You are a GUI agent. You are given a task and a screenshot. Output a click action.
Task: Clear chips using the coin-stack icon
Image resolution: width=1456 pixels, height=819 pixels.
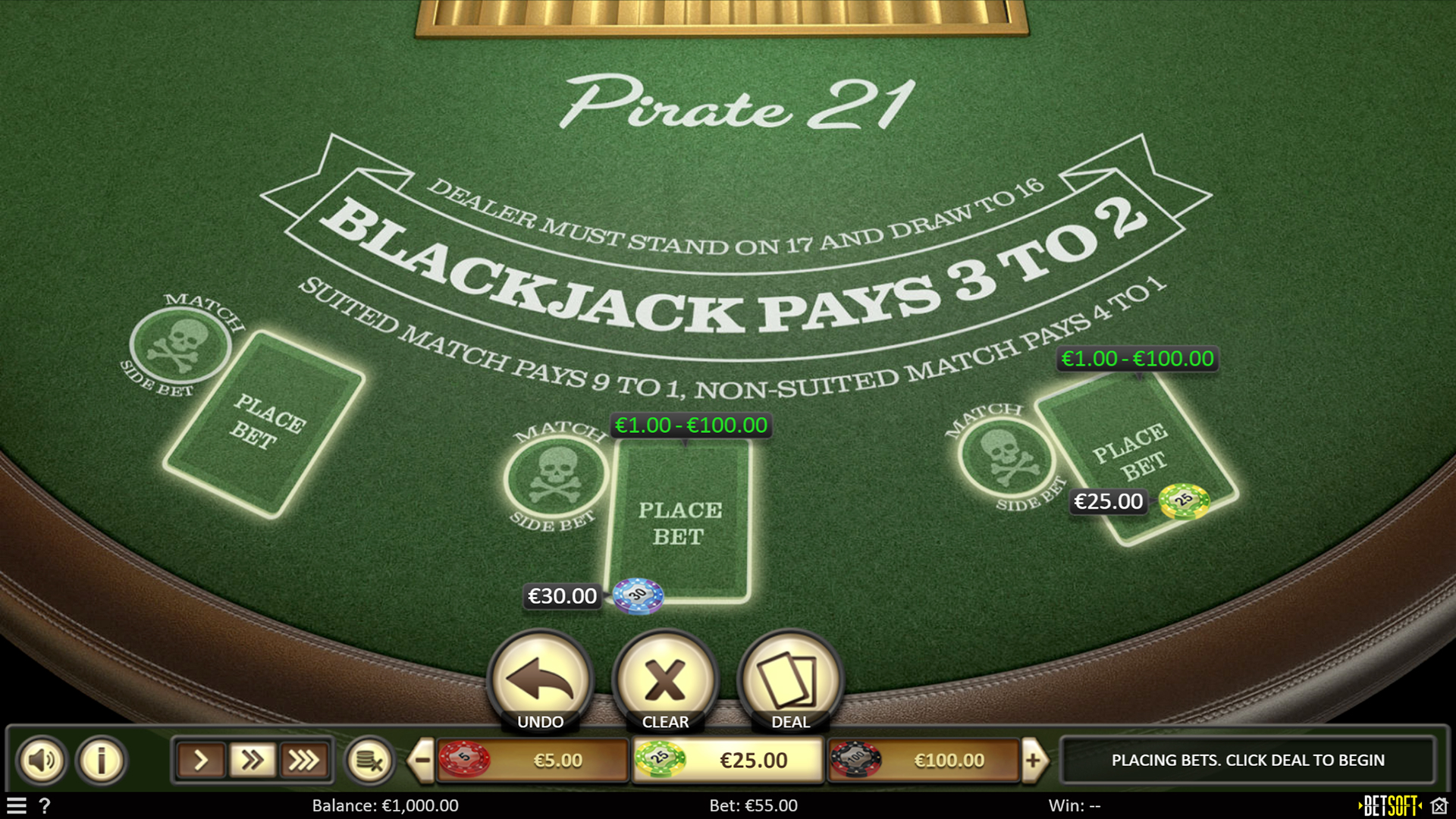pyautogui.click(x=371, y=760)
